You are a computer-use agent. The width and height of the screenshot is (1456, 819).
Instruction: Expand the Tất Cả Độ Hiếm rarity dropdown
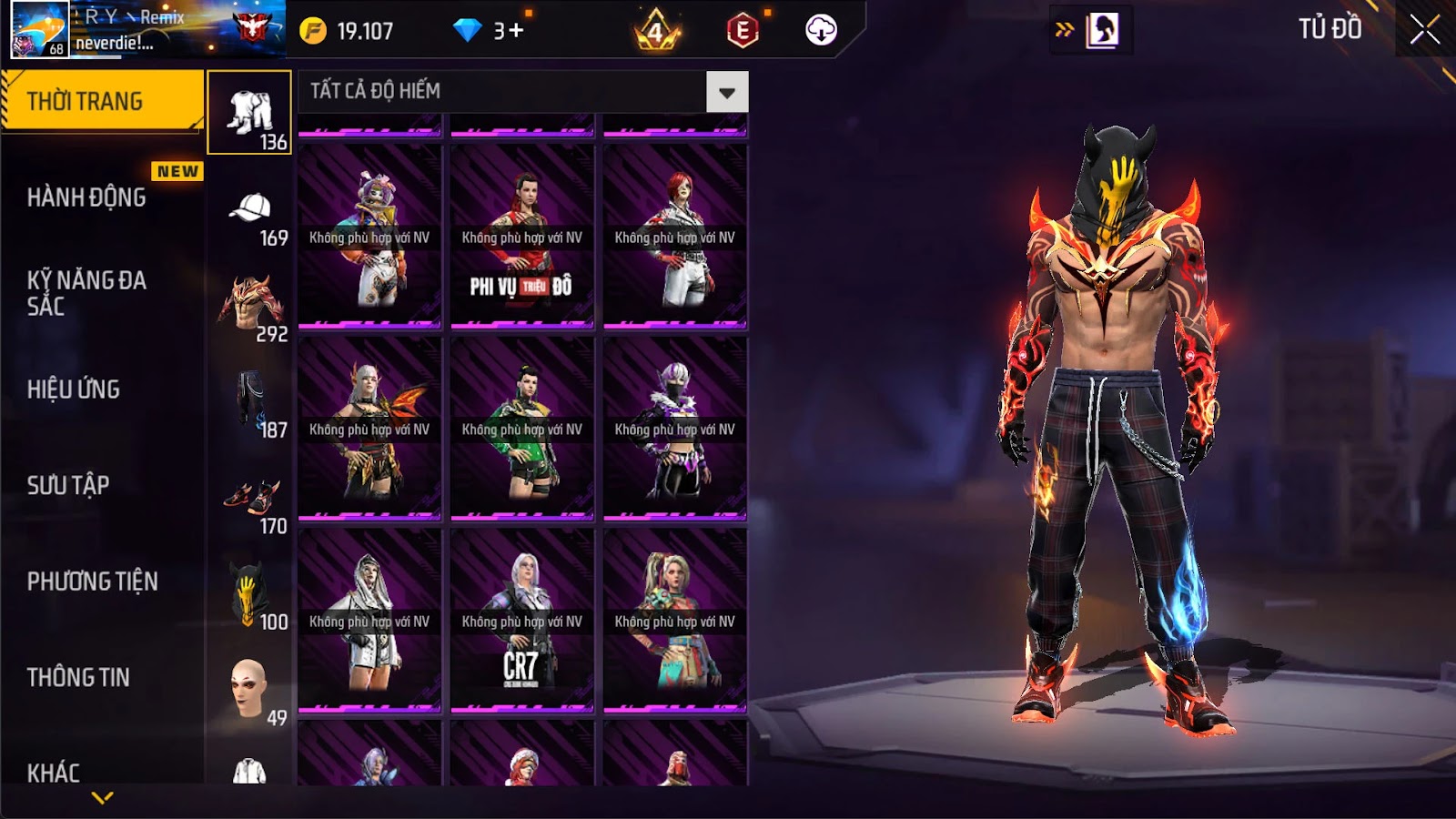point(726,92)
